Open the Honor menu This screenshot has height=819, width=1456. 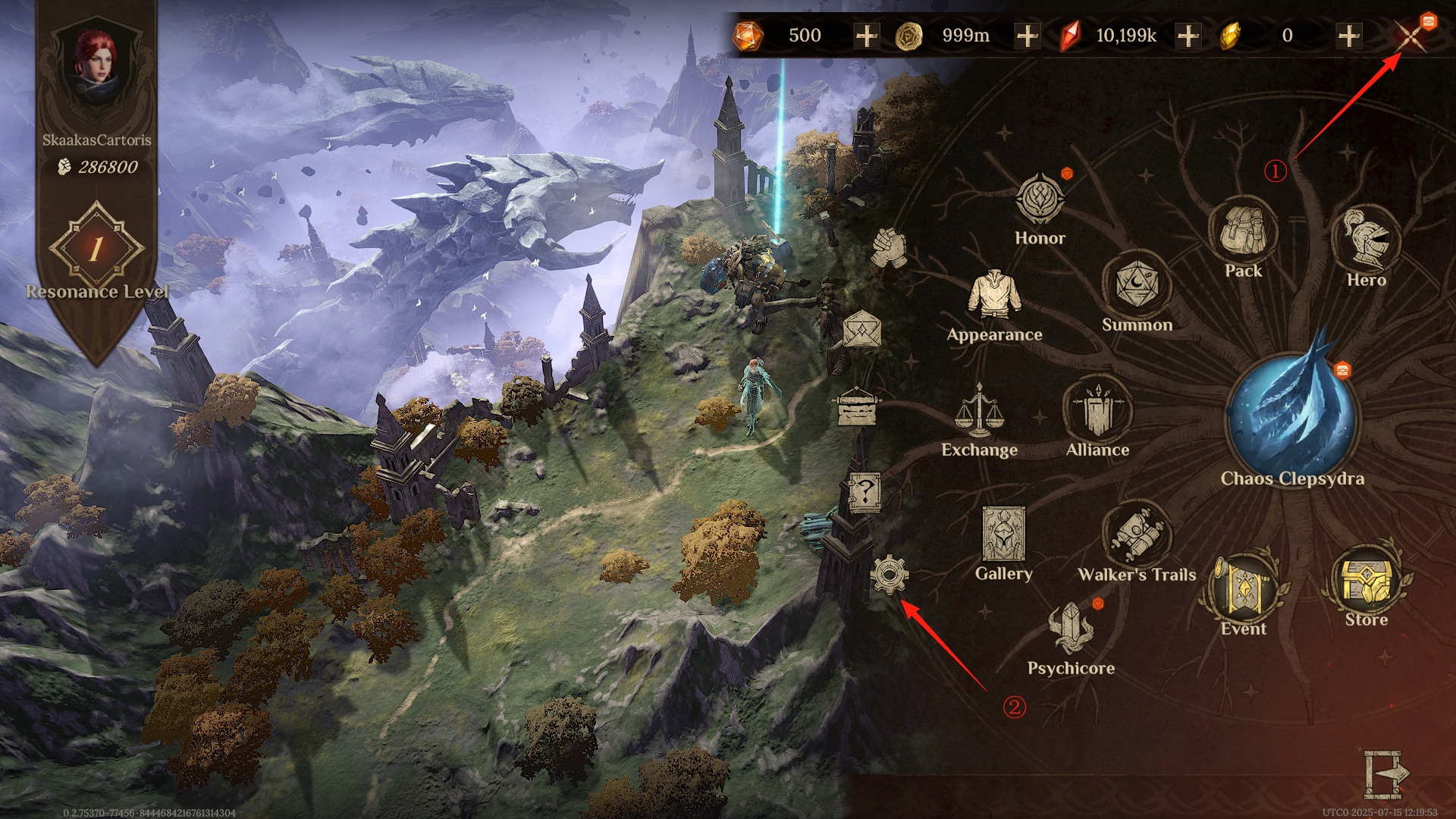click(1040, 200)
